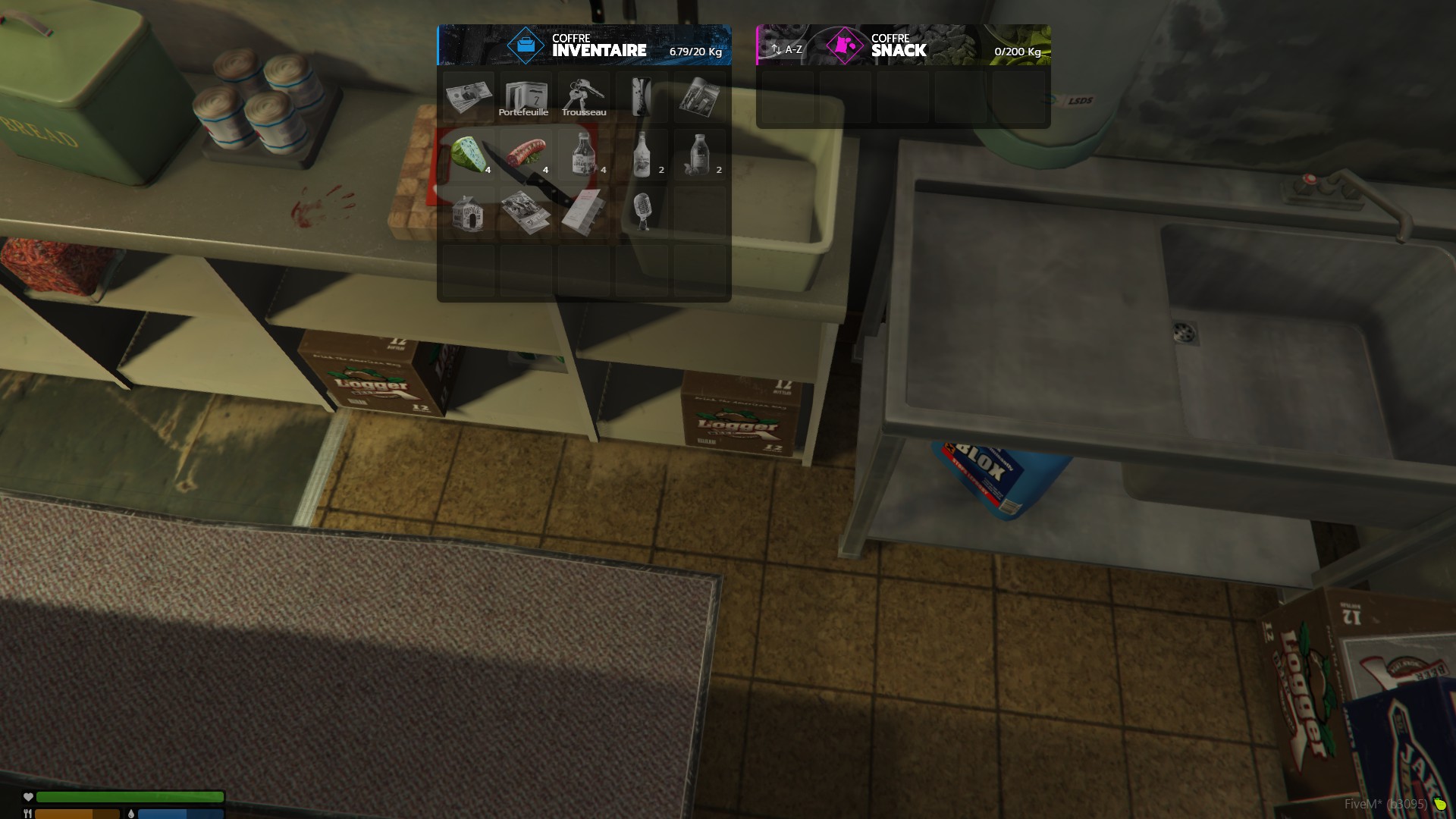Pick the dark bottle stack of four
This screenshot has width=1456, height=819.
[x=583, y=155]
